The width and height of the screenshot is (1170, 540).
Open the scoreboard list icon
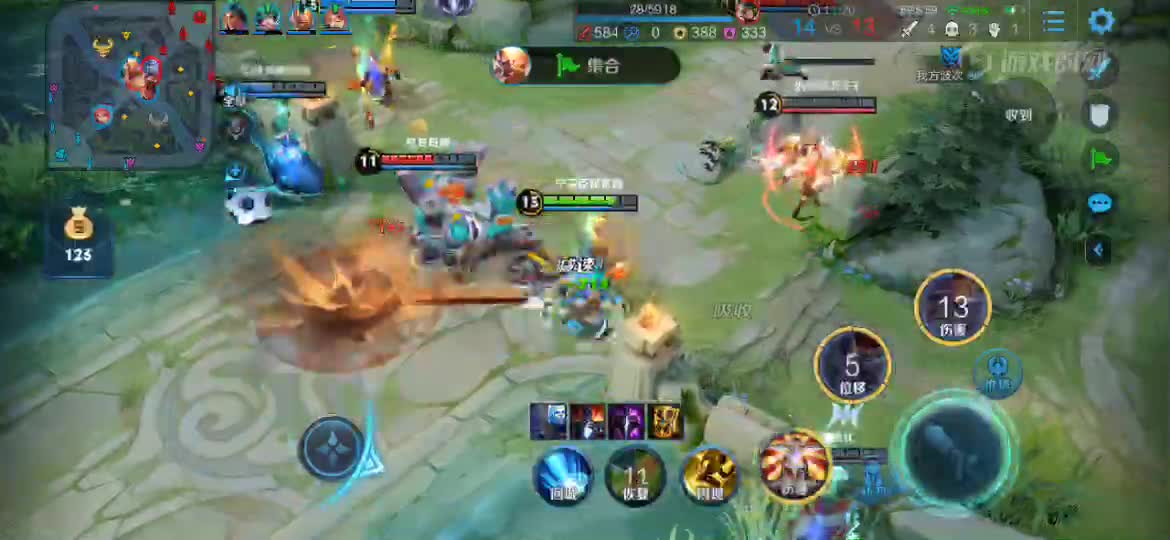pos(1053,21)
